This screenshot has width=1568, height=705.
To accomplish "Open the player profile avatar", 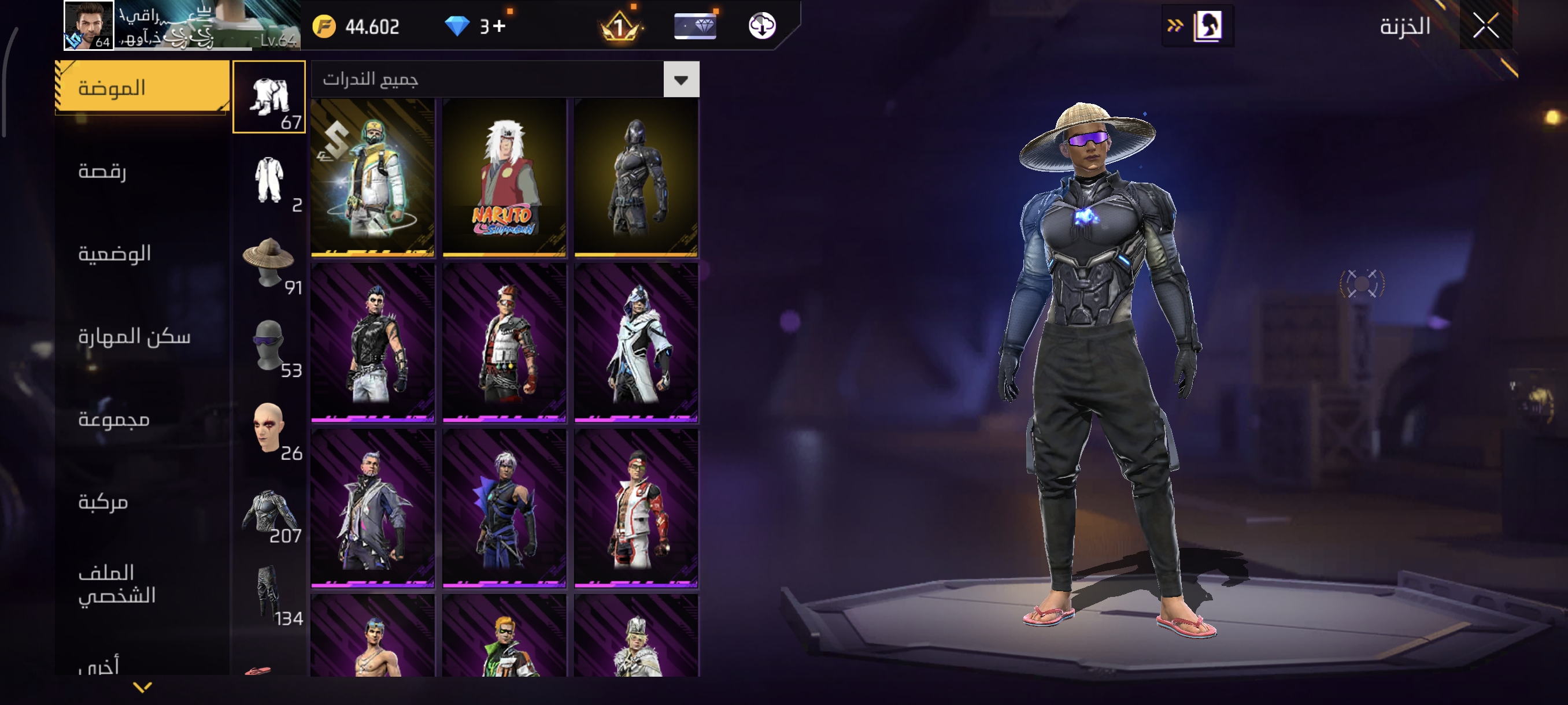I will tap(88, 25).
